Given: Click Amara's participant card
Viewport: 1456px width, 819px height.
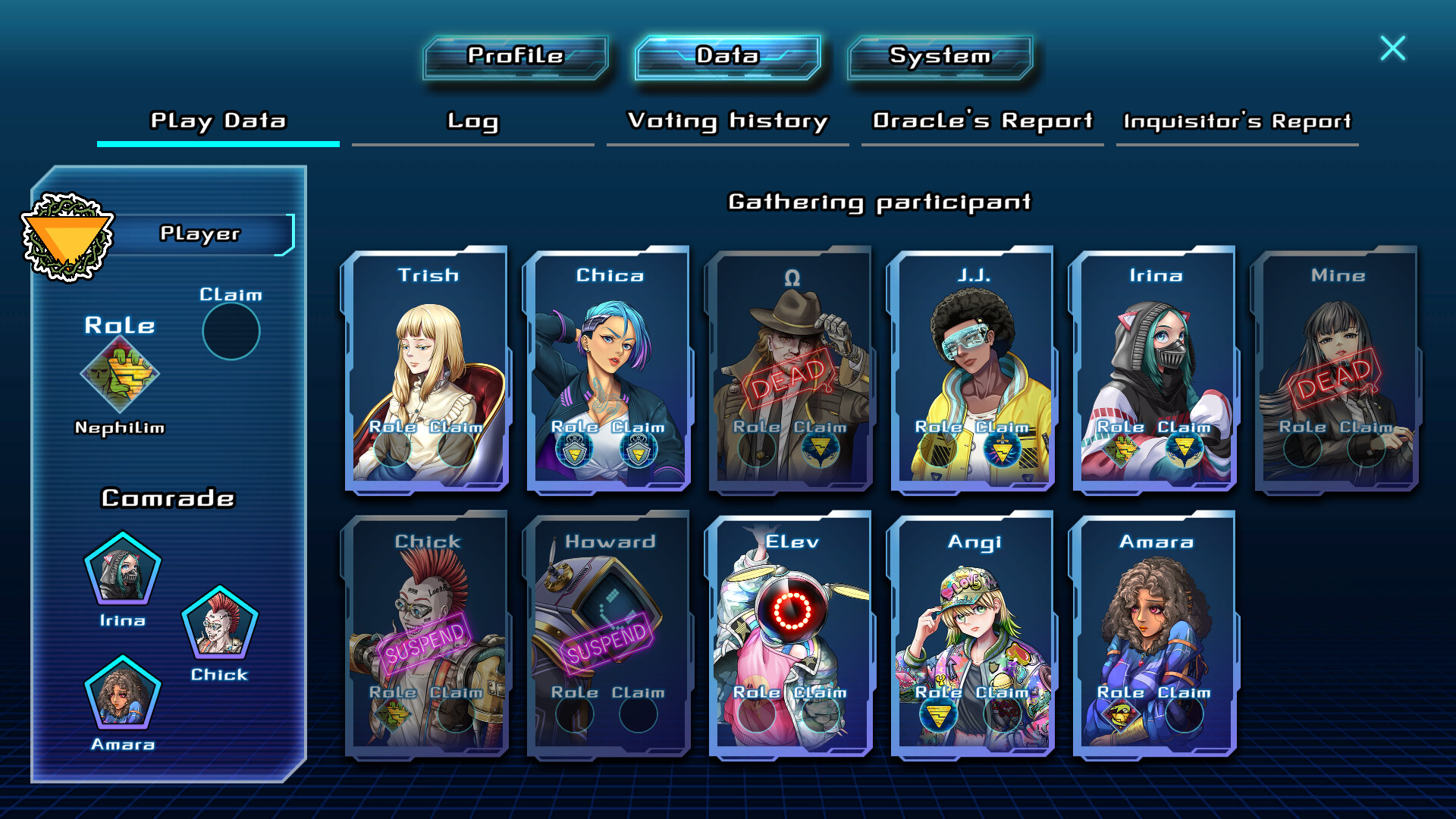Looking at the screenshot, I should pyautogui.click(x=1155, y=633).
